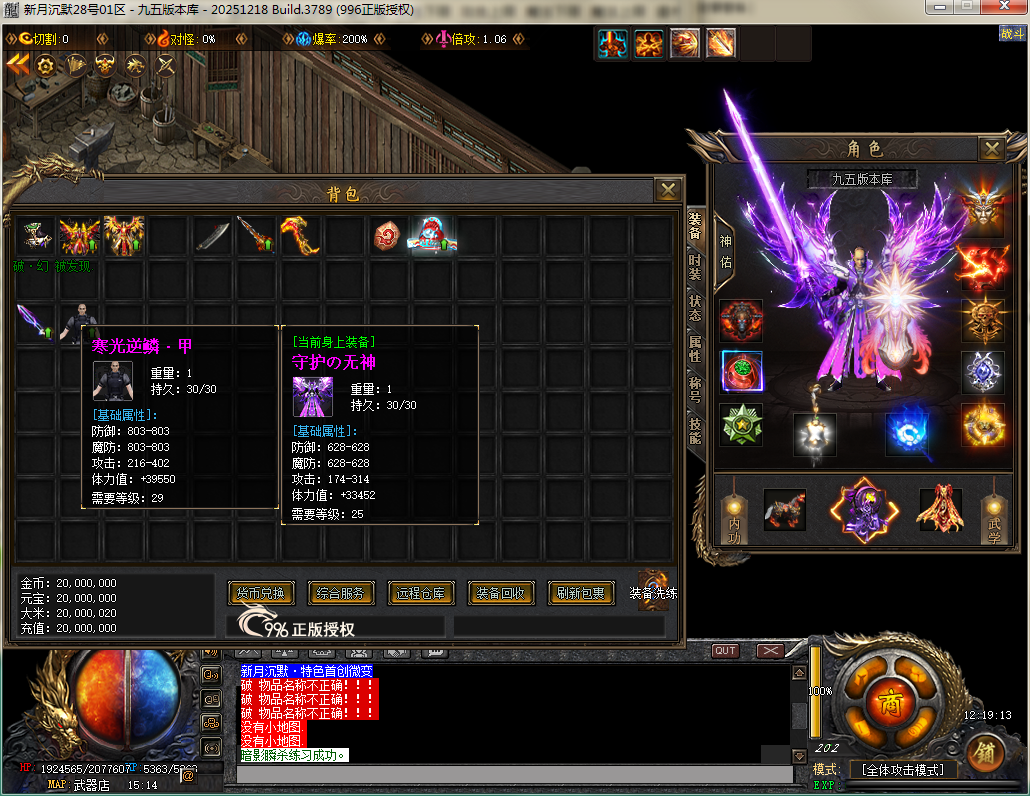
Task: Close the 角色 character panel
Action: coord(991,150)
